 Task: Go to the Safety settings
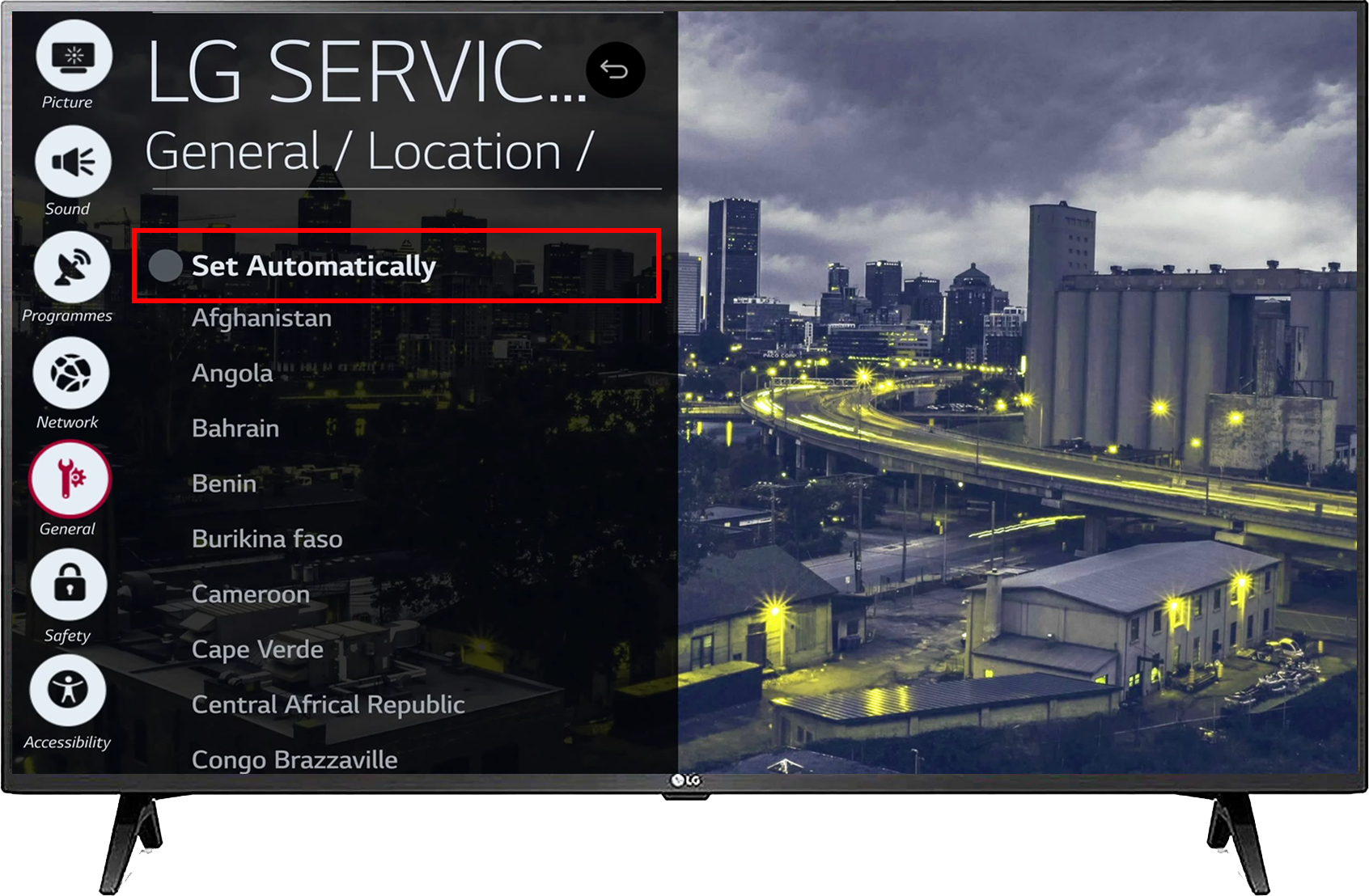pos(69,585)
